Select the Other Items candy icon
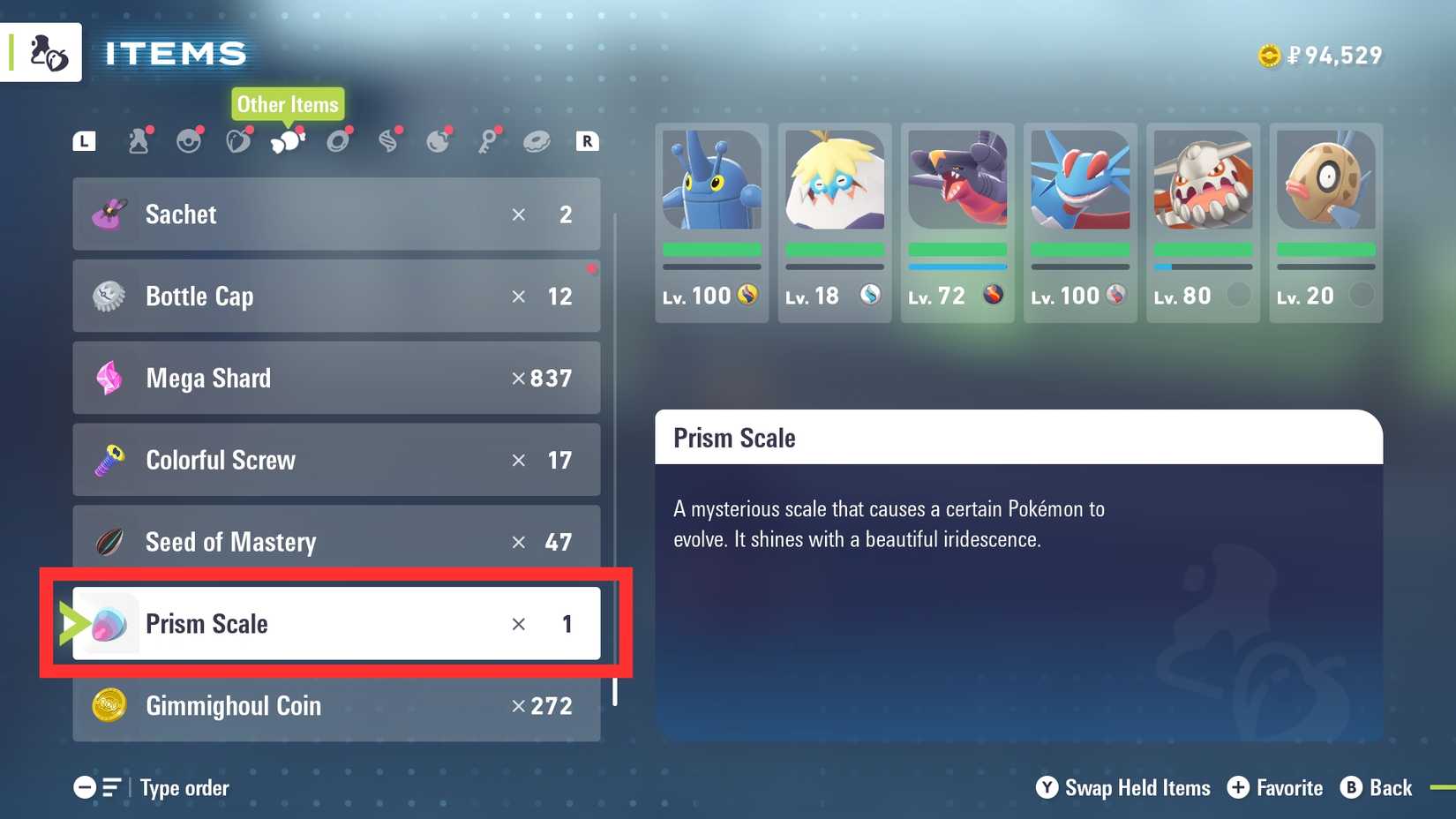Image resolution: width=1456 pixels, height=819 pixels. click(287, 140)
